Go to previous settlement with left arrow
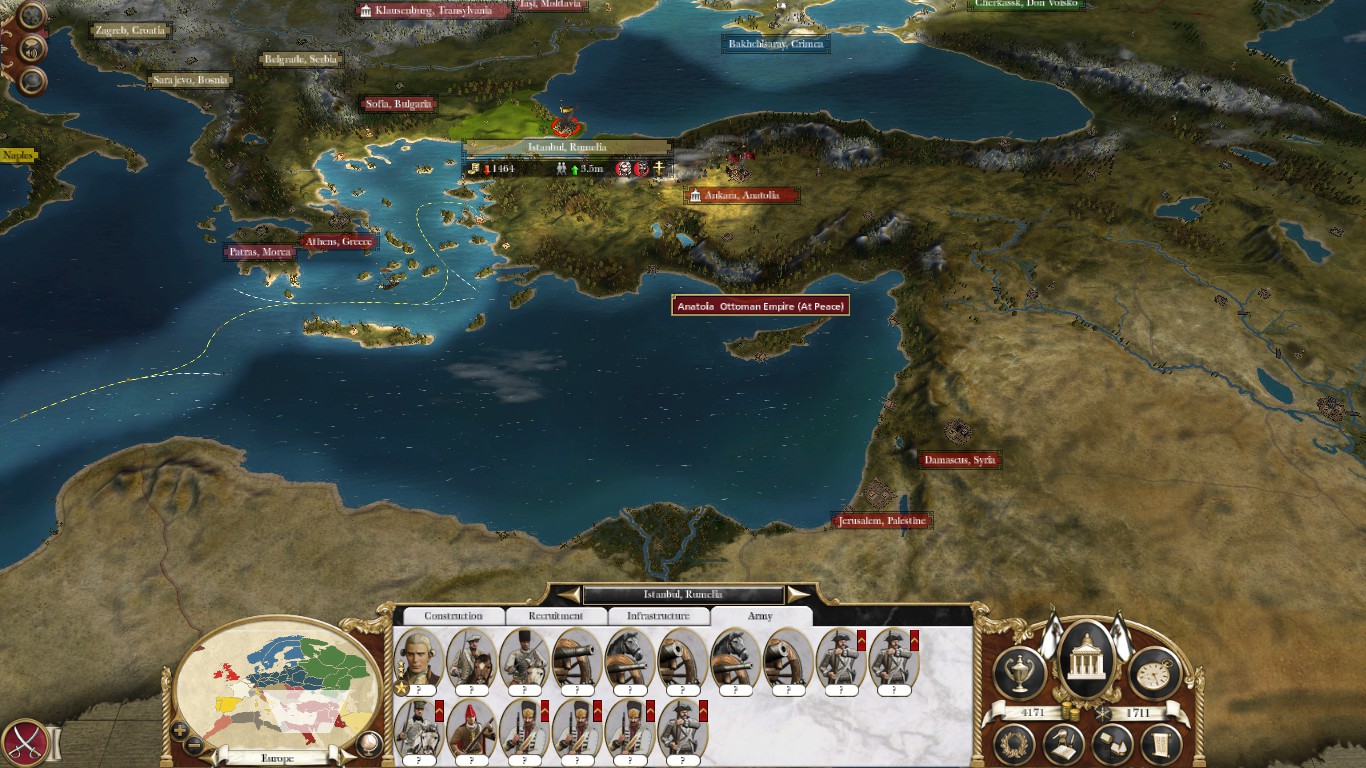 tap(568, 595)
